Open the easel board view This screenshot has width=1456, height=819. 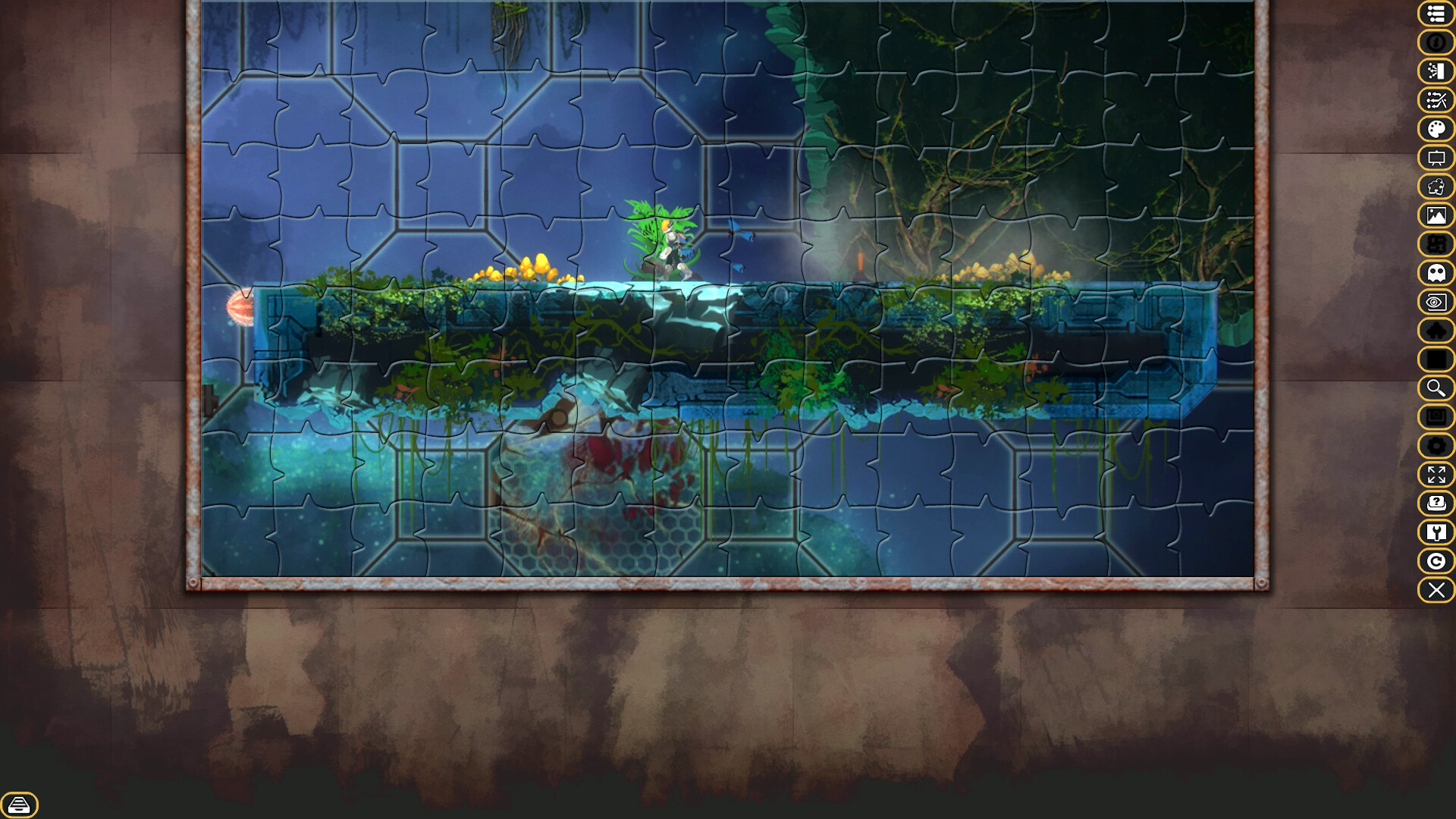[x=1436, y=158]
